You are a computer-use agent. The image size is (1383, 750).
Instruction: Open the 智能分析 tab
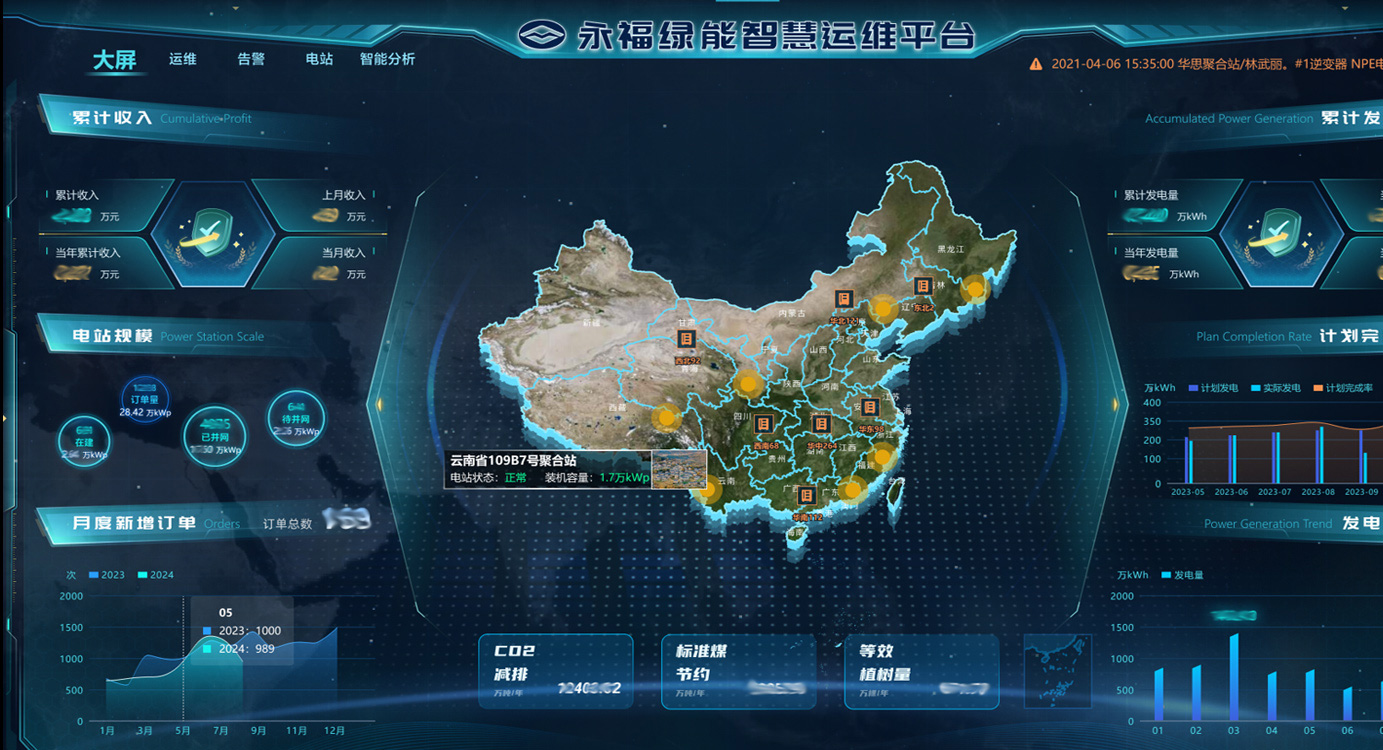click(x=387, y=59)
